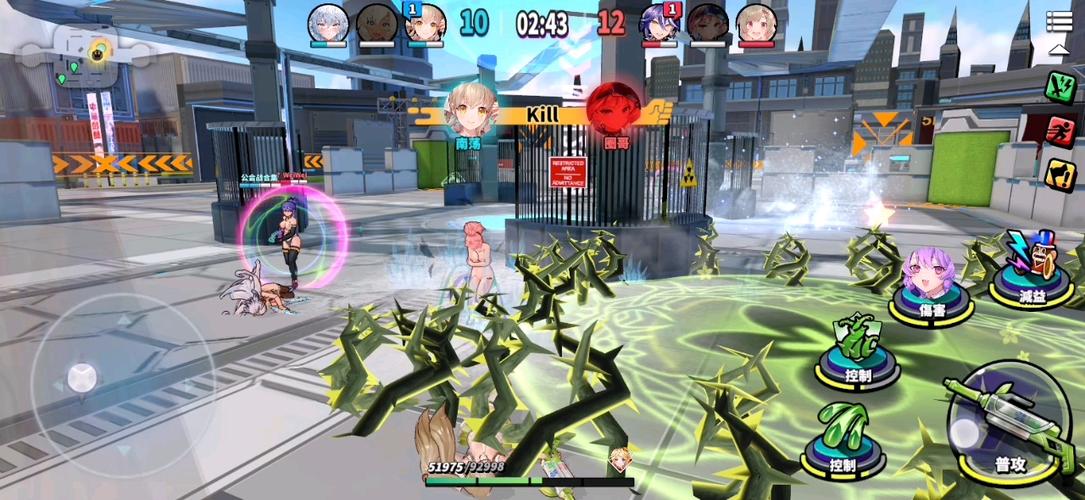1085x500 pixels.
Task: Open the hamburger menu in the corner
Action: click(1059, 20)
